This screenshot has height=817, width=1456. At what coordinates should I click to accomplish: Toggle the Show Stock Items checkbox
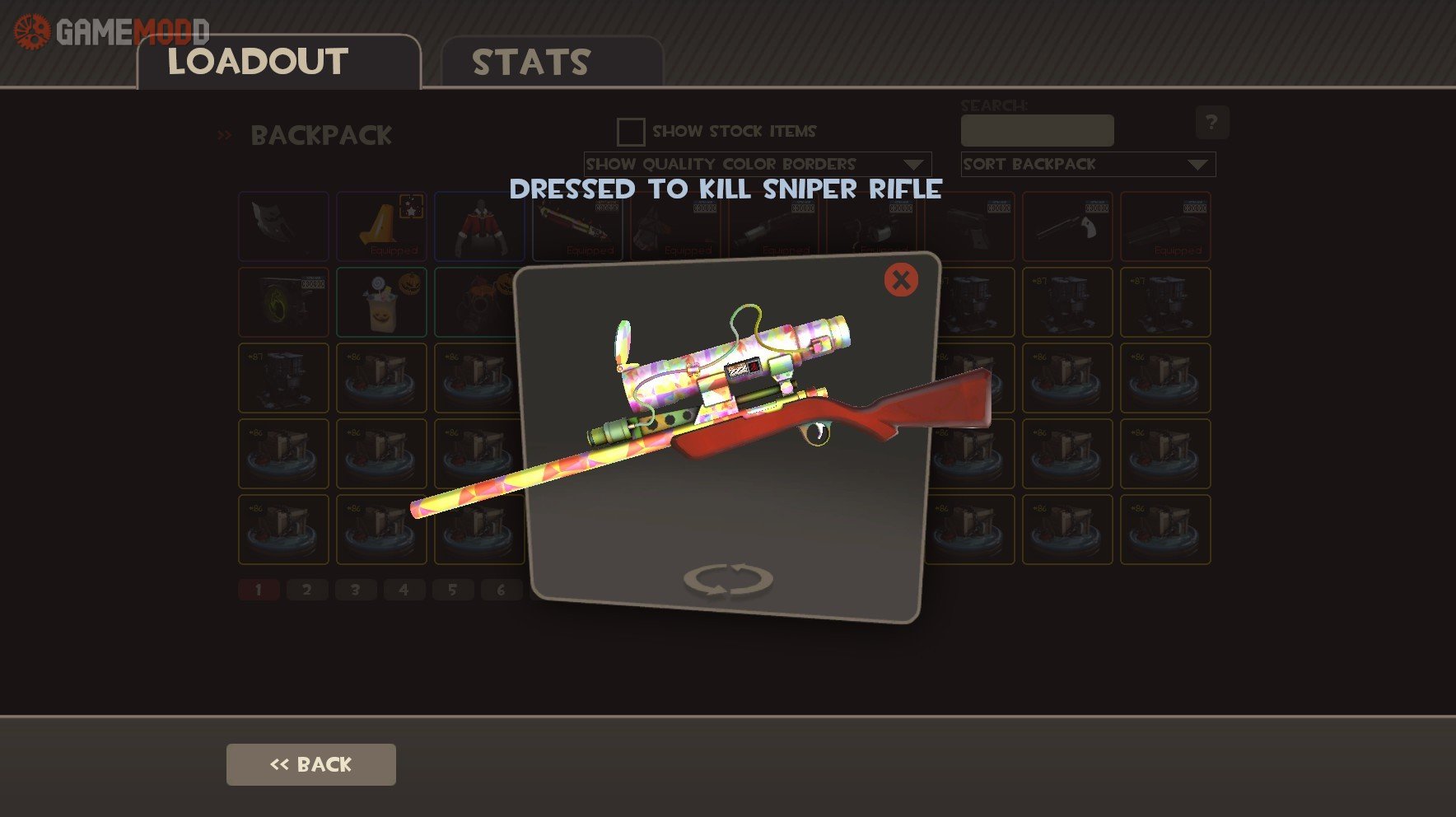[x=631, y=132]
